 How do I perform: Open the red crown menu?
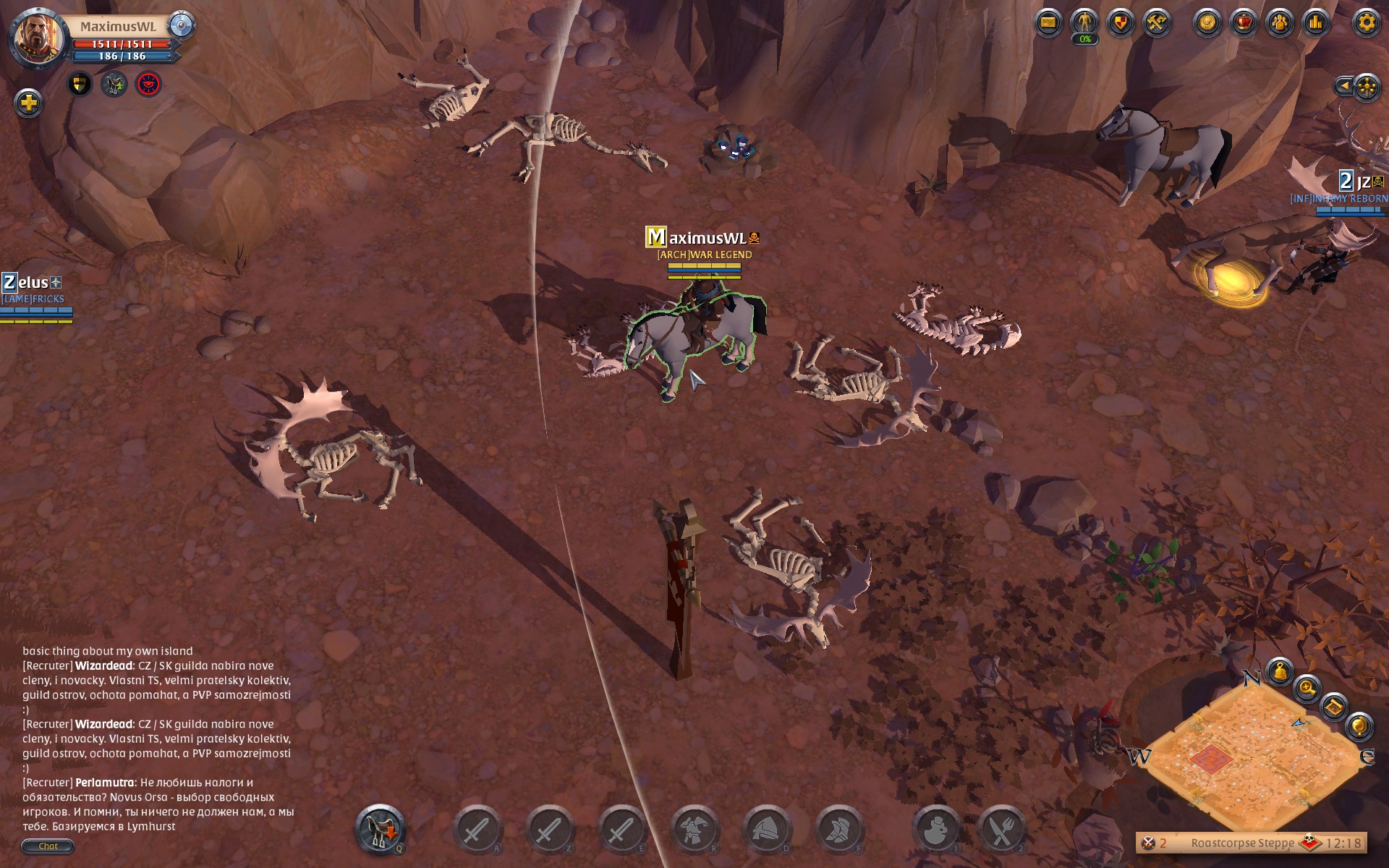coord(1243,22)
